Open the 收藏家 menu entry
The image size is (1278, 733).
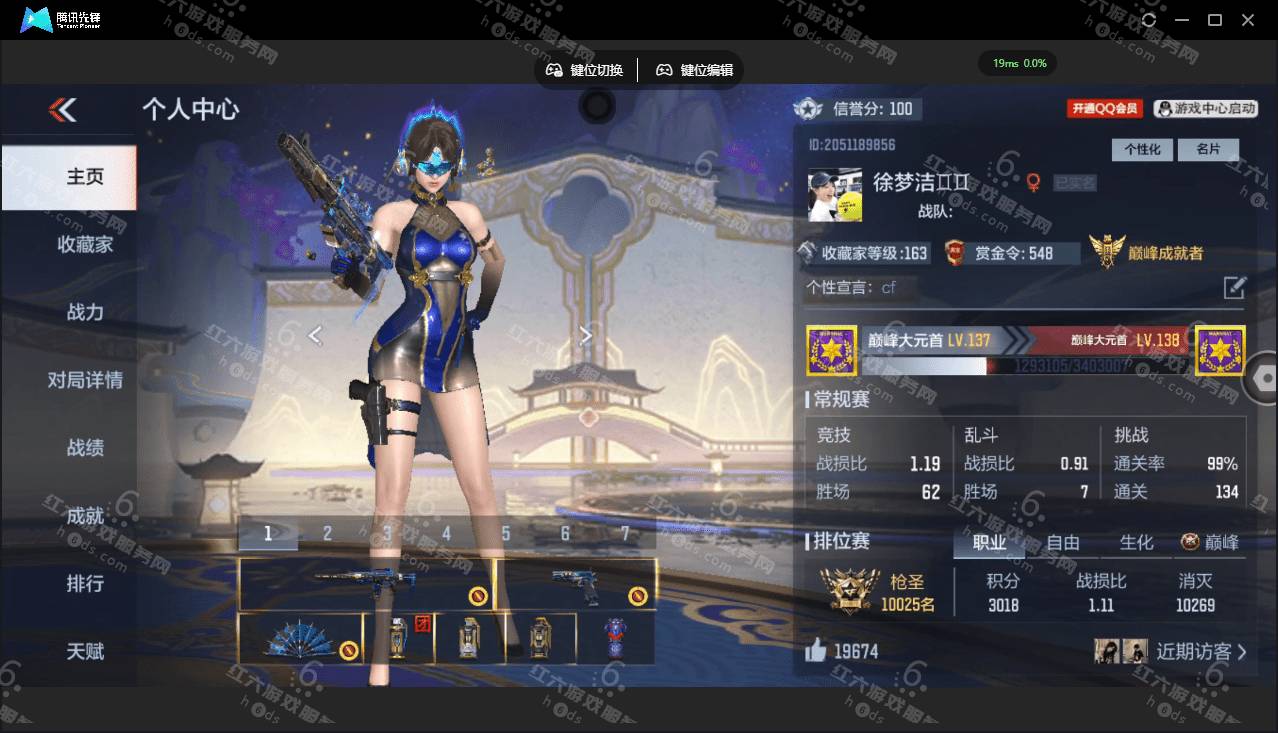[x=85, y=244]
